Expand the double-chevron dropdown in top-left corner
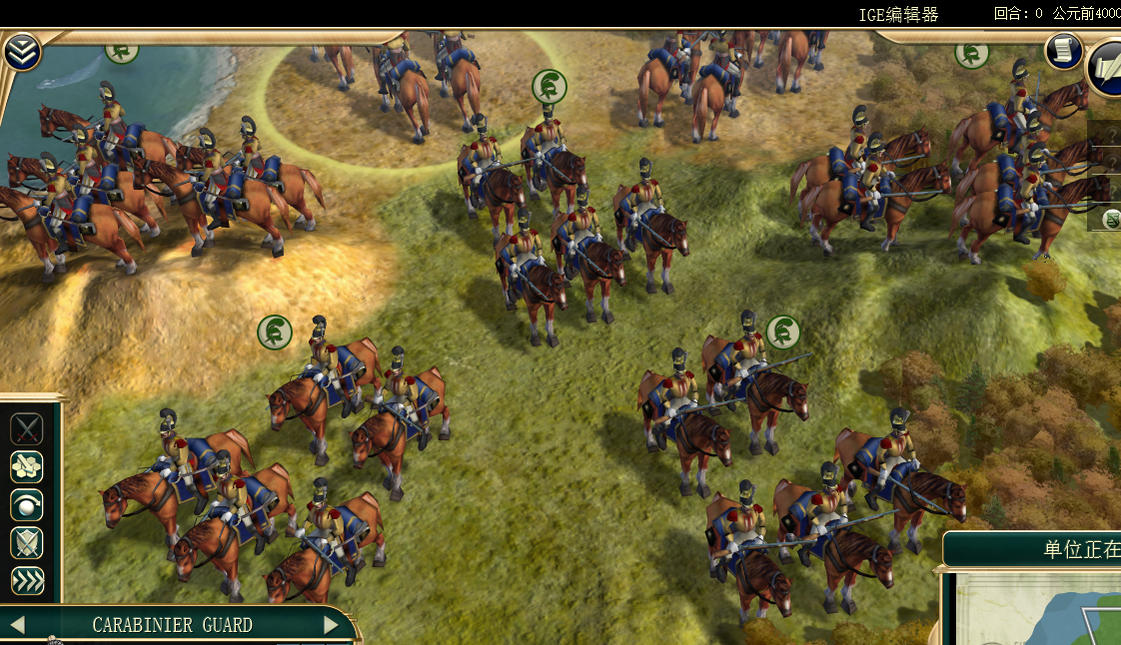Image resolution: width=1121 pixels, height=645 pixels. coord(21,52)
